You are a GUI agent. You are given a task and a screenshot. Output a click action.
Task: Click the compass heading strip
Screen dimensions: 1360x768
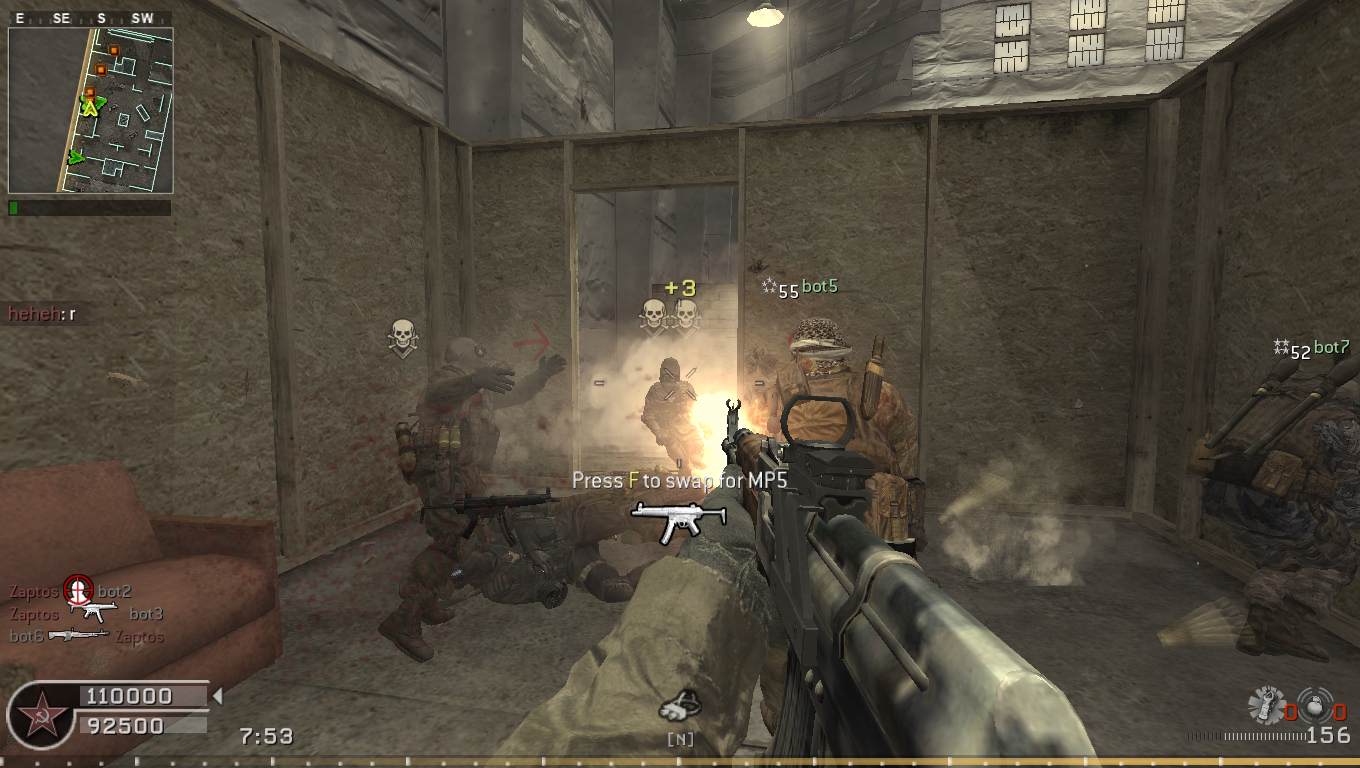click(x=90, y=18)
